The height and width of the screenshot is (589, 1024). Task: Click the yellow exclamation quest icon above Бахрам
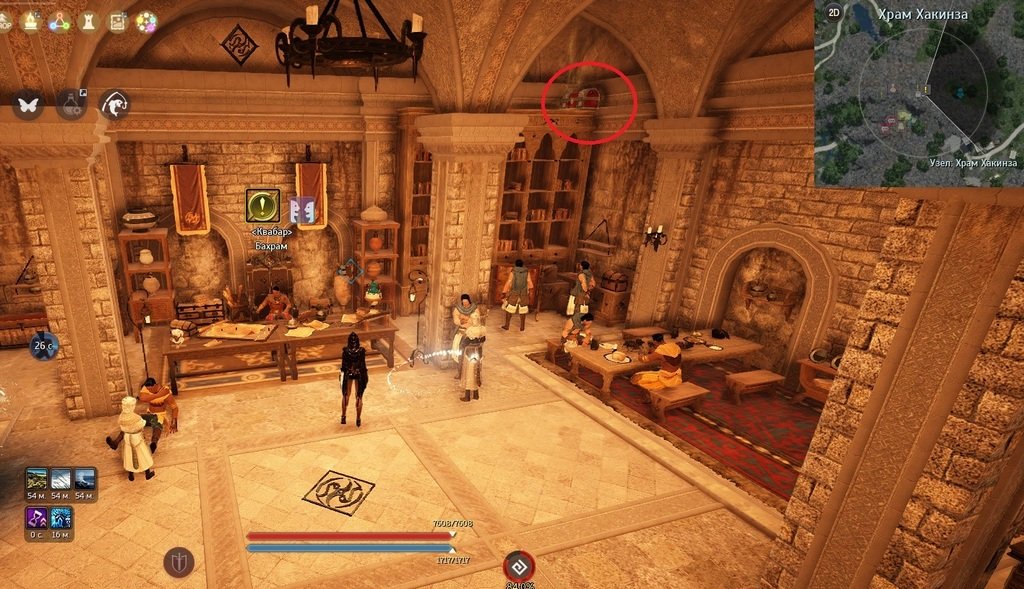[263, 206]
